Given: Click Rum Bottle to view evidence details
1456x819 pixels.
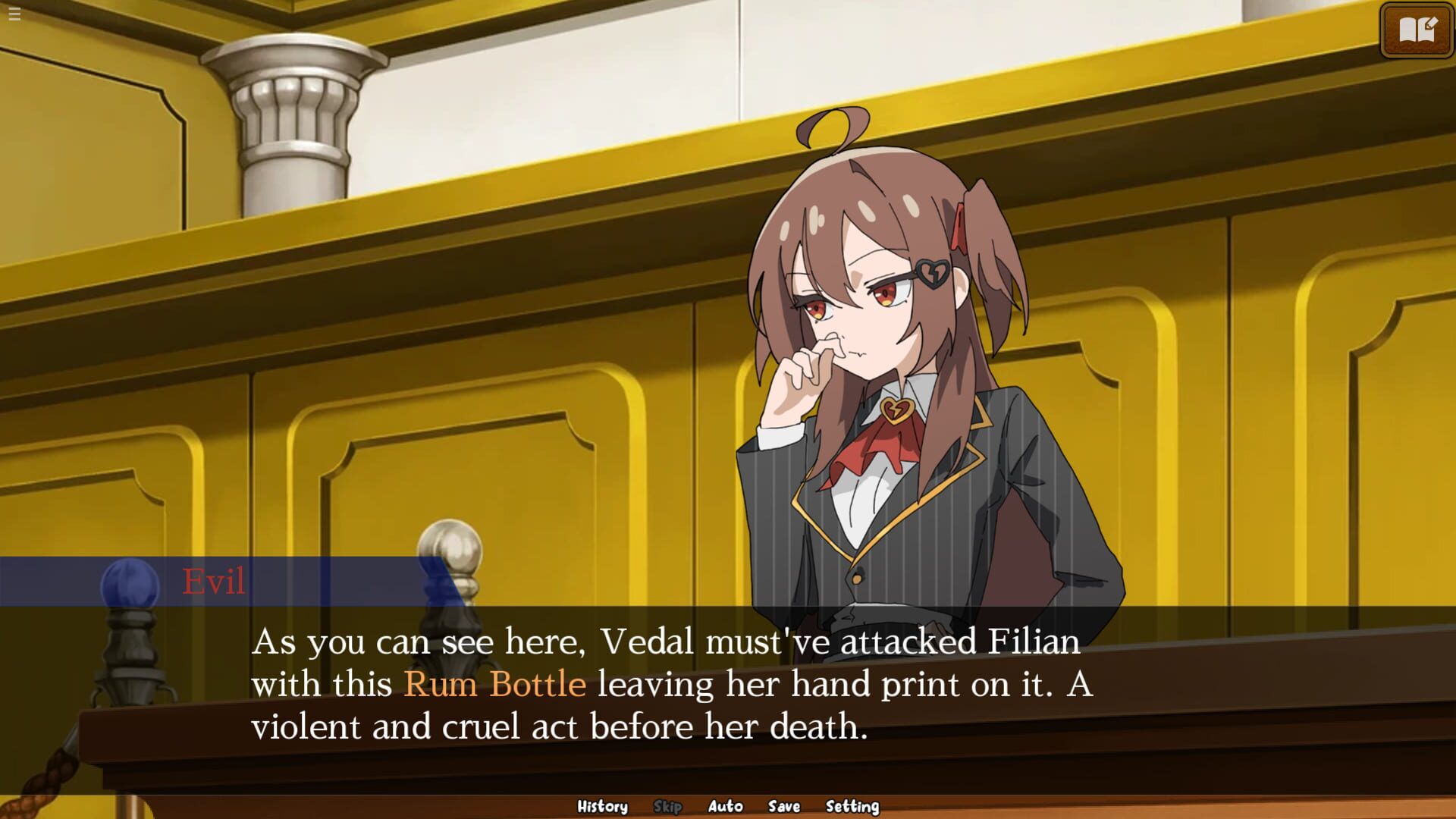Looking at the screenshot, I should point(494,683).
